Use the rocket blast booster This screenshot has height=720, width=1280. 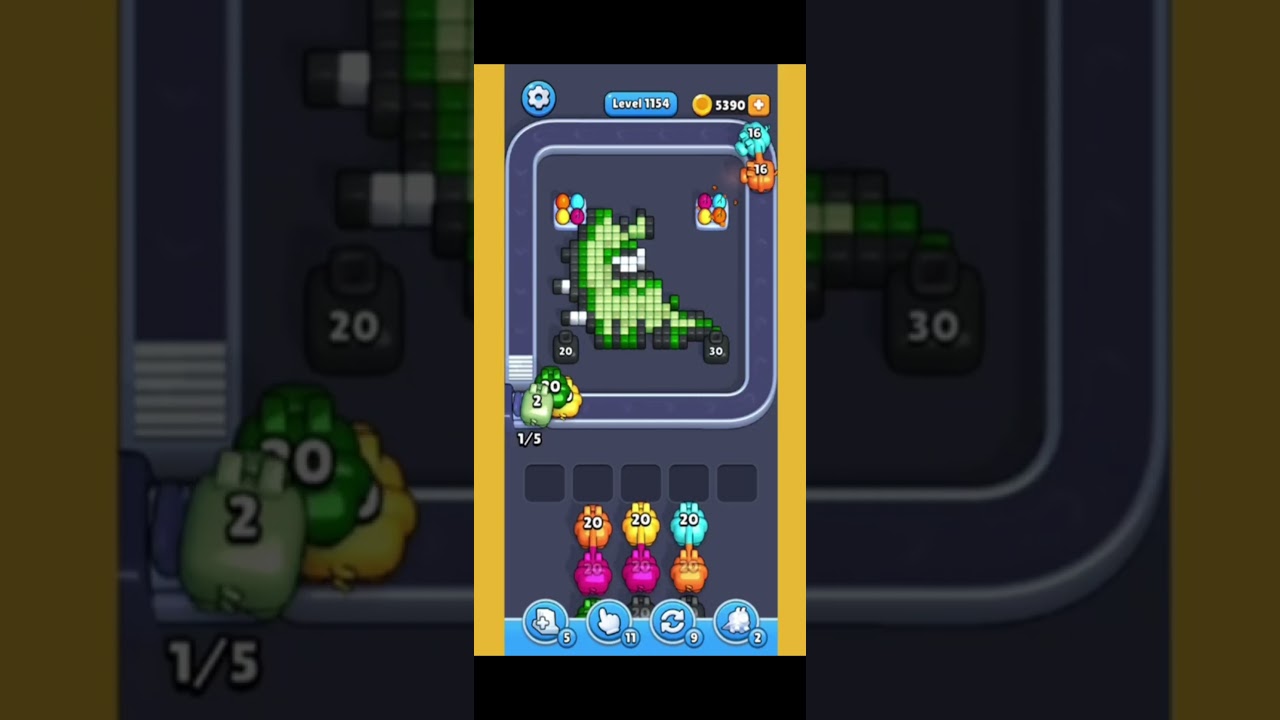pyautogui.click(x=739, y=622)
